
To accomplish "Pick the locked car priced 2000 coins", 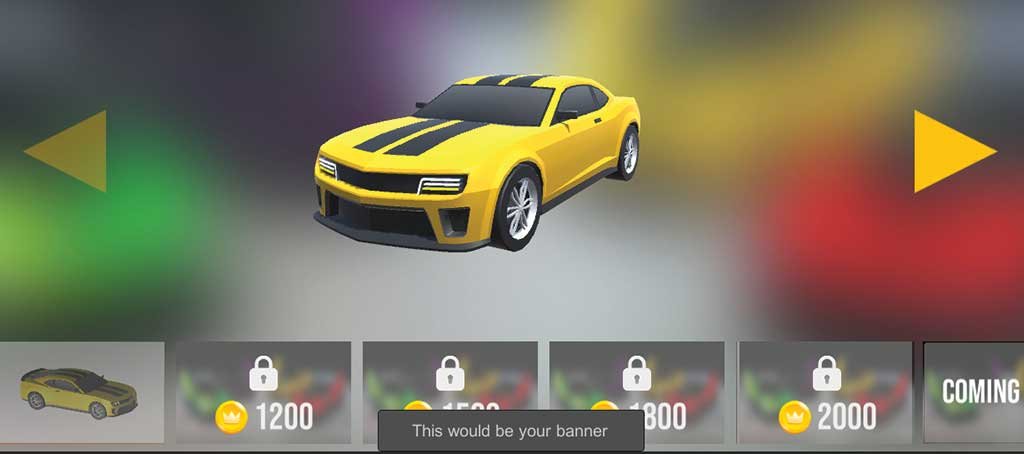I will [825, 392].
